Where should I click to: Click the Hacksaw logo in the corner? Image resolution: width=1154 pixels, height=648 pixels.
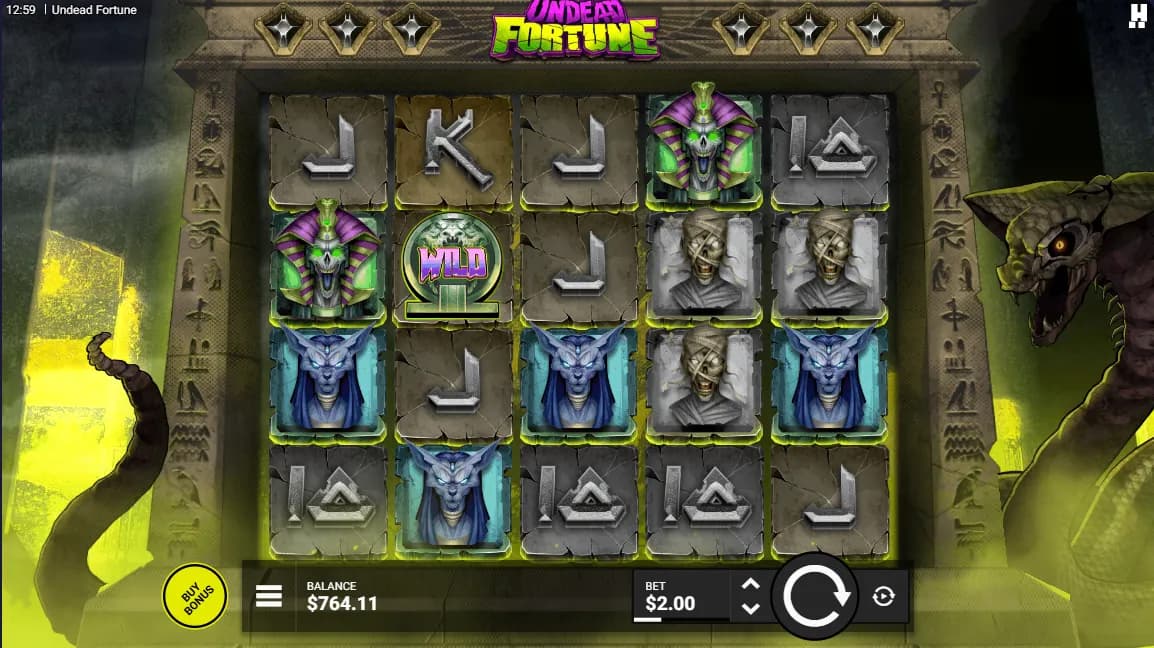[1137, 14]
